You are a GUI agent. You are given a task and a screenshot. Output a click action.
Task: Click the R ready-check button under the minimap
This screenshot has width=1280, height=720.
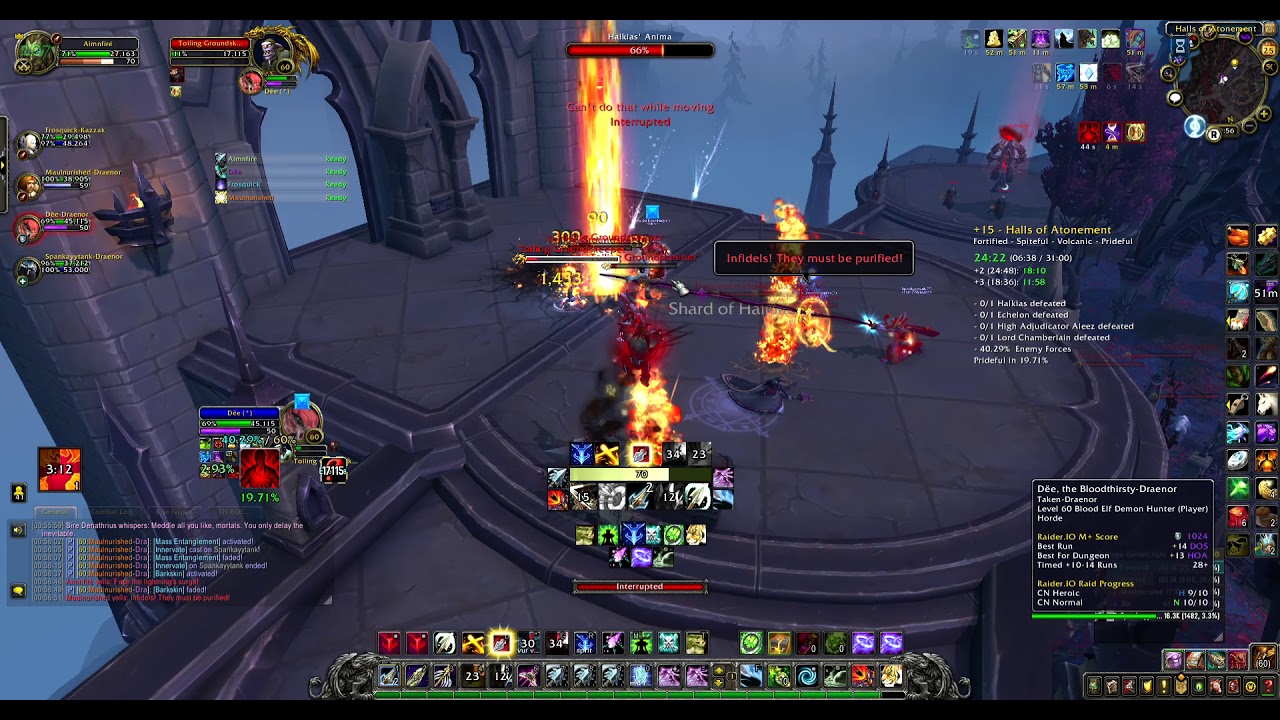point(1213,133)
